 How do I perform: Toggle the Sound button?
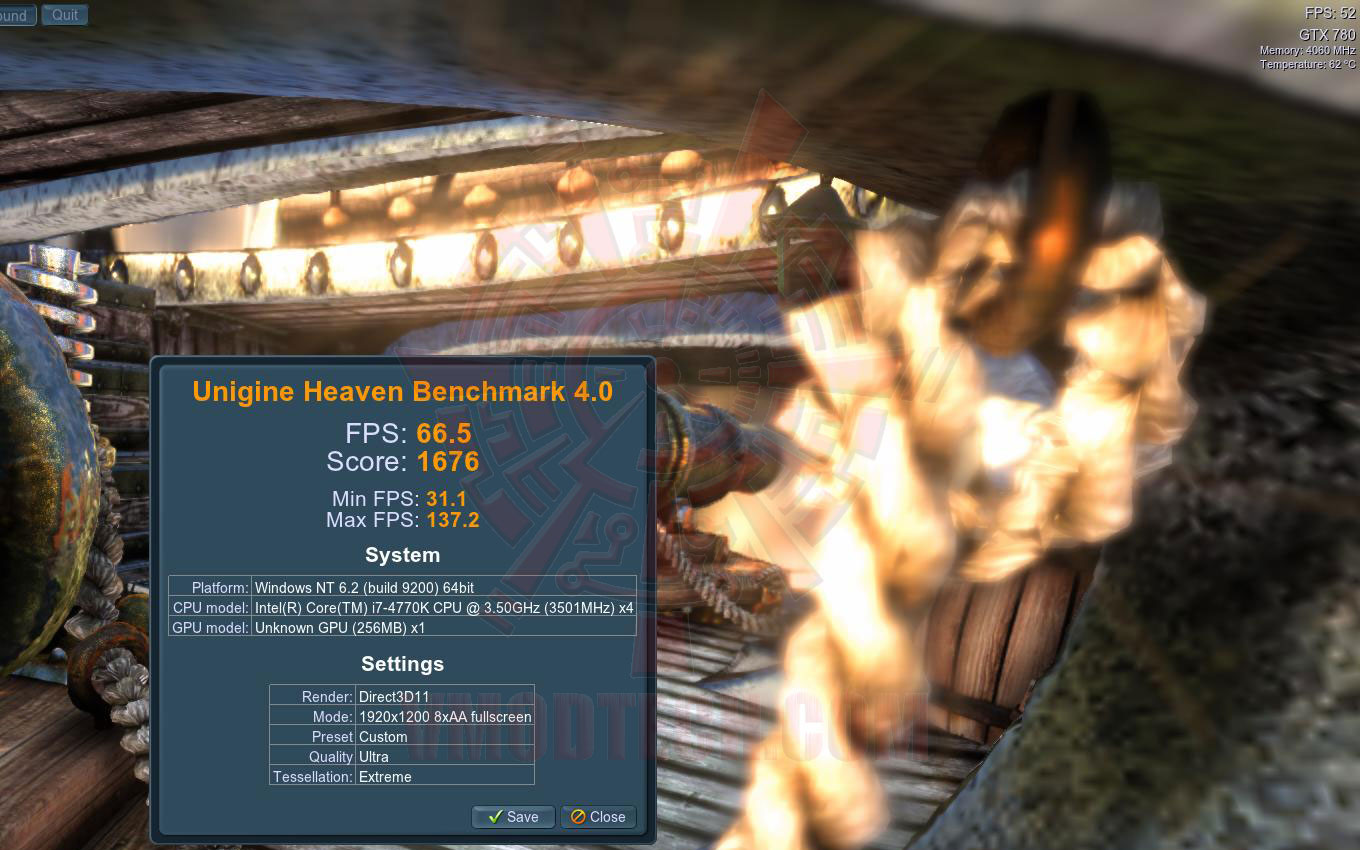tap(16, 15)
